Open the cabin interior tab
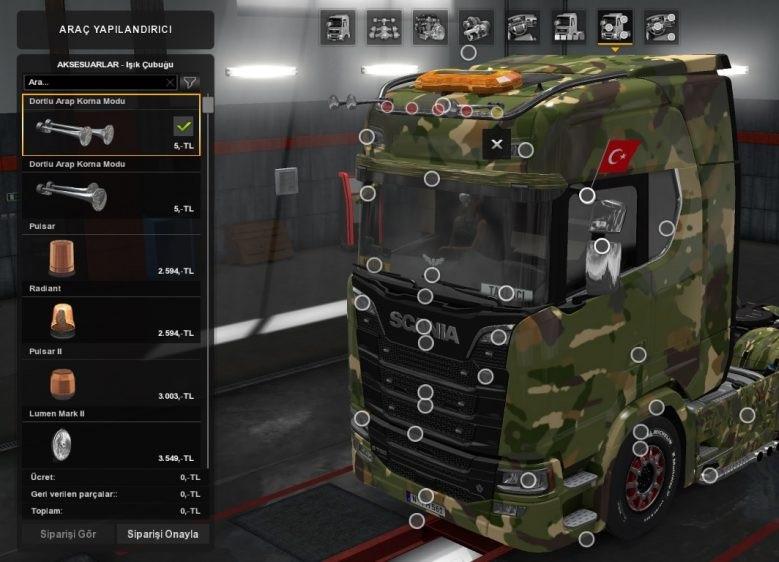Viewport: 779px width, 562px height. [522, 27]
